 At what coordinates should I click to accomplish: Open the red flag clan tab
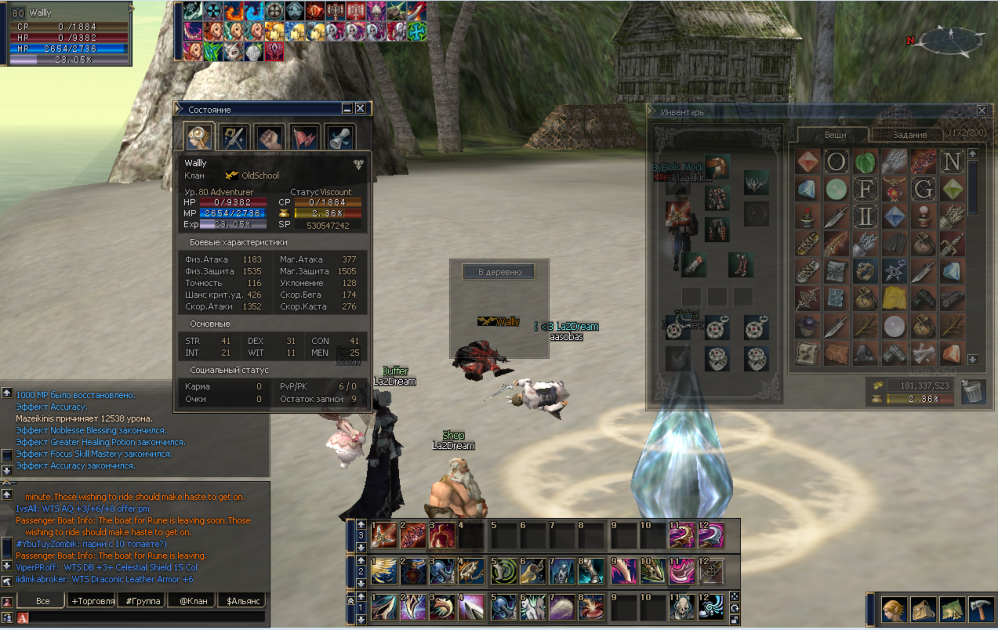(x=305, y=136)
